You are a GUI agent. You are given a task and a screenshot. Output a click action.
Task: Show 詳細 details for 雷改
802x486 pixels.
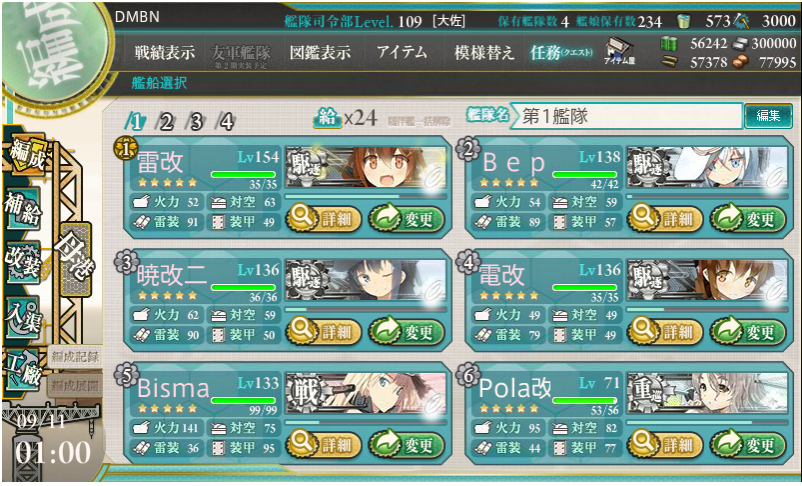pos(320,216)
